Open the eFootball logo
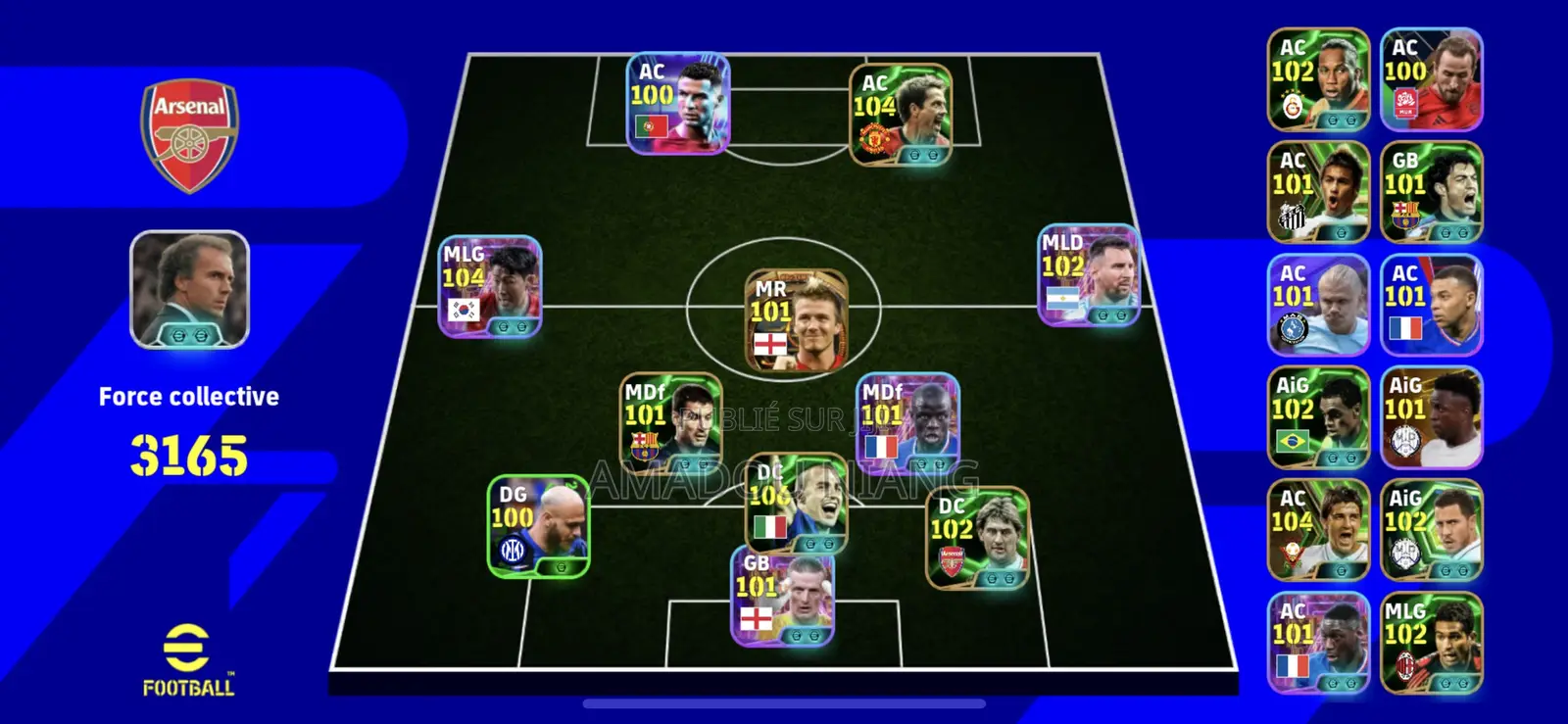This screenshot has width=1568, height=724. [x=188, y=656]
